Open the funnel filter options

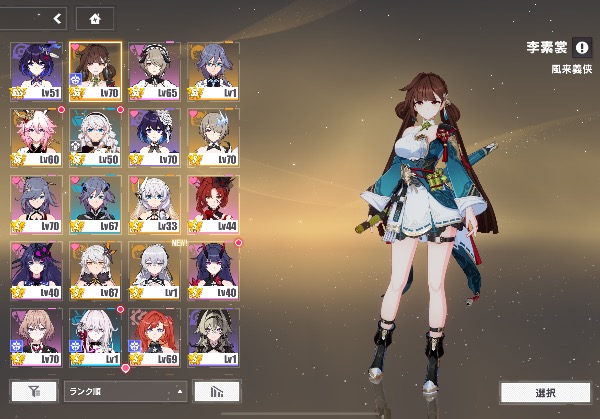tap(34, 391)
